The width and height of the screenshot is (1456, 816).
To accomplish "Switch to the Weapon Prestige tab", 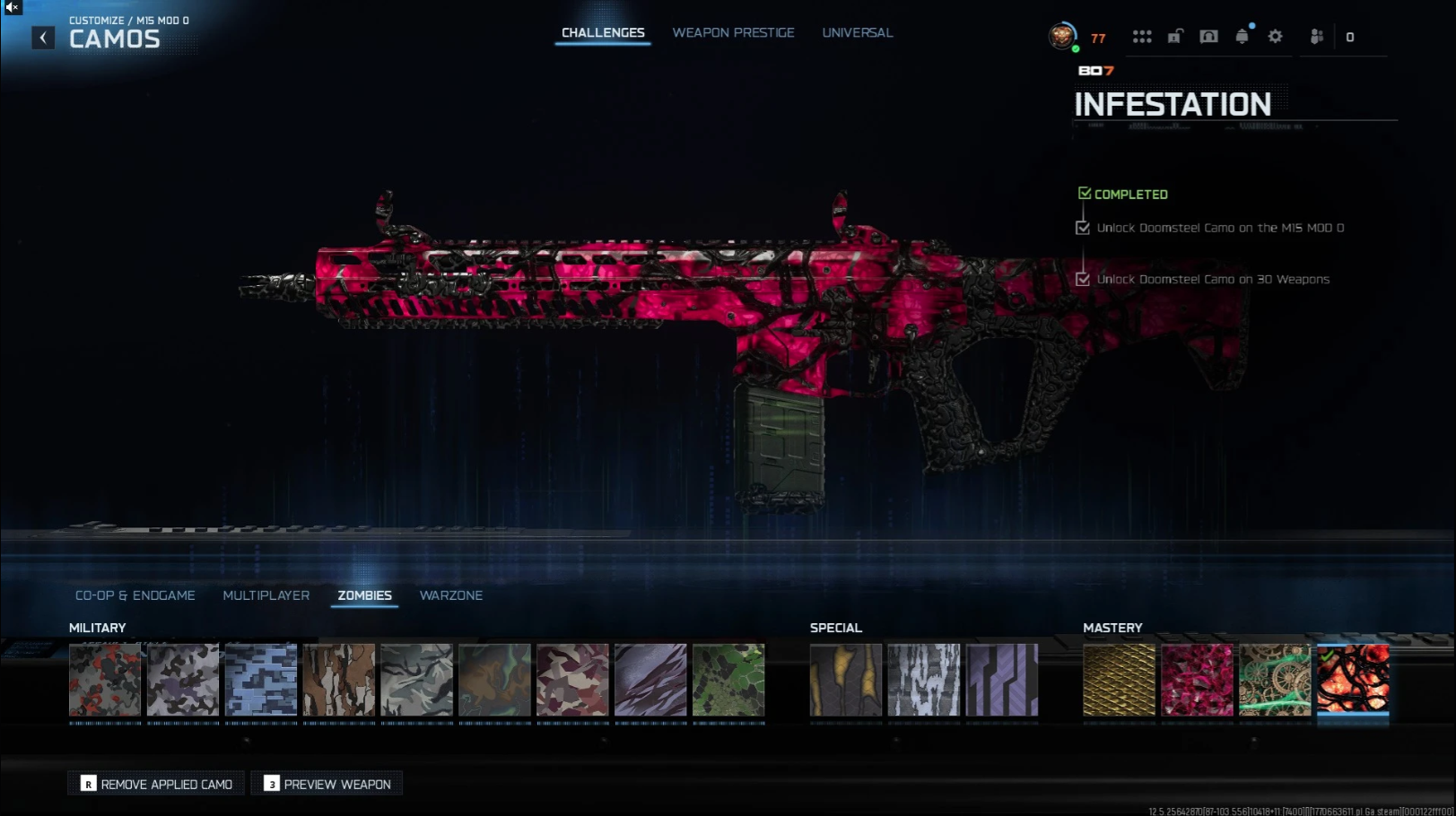I will pyautogui.click(x=733, y=33).
